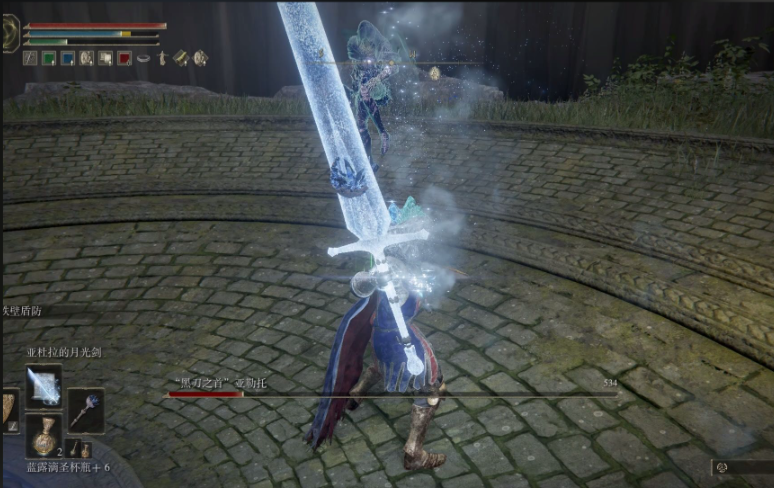
Task: Click the statue figure status icon
Action: [161, 58]
